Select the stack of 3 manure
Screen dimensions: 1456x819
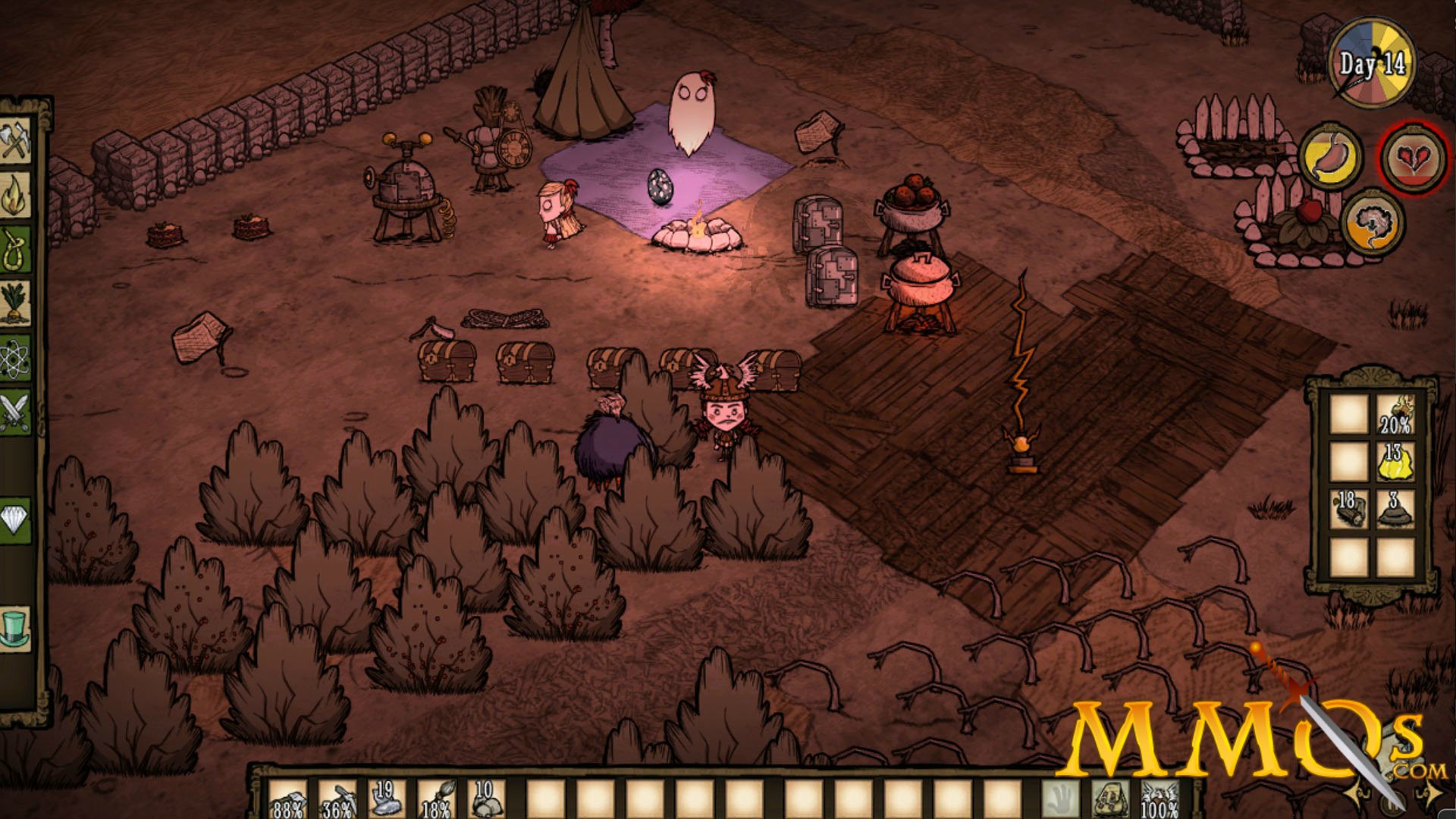1394,510
